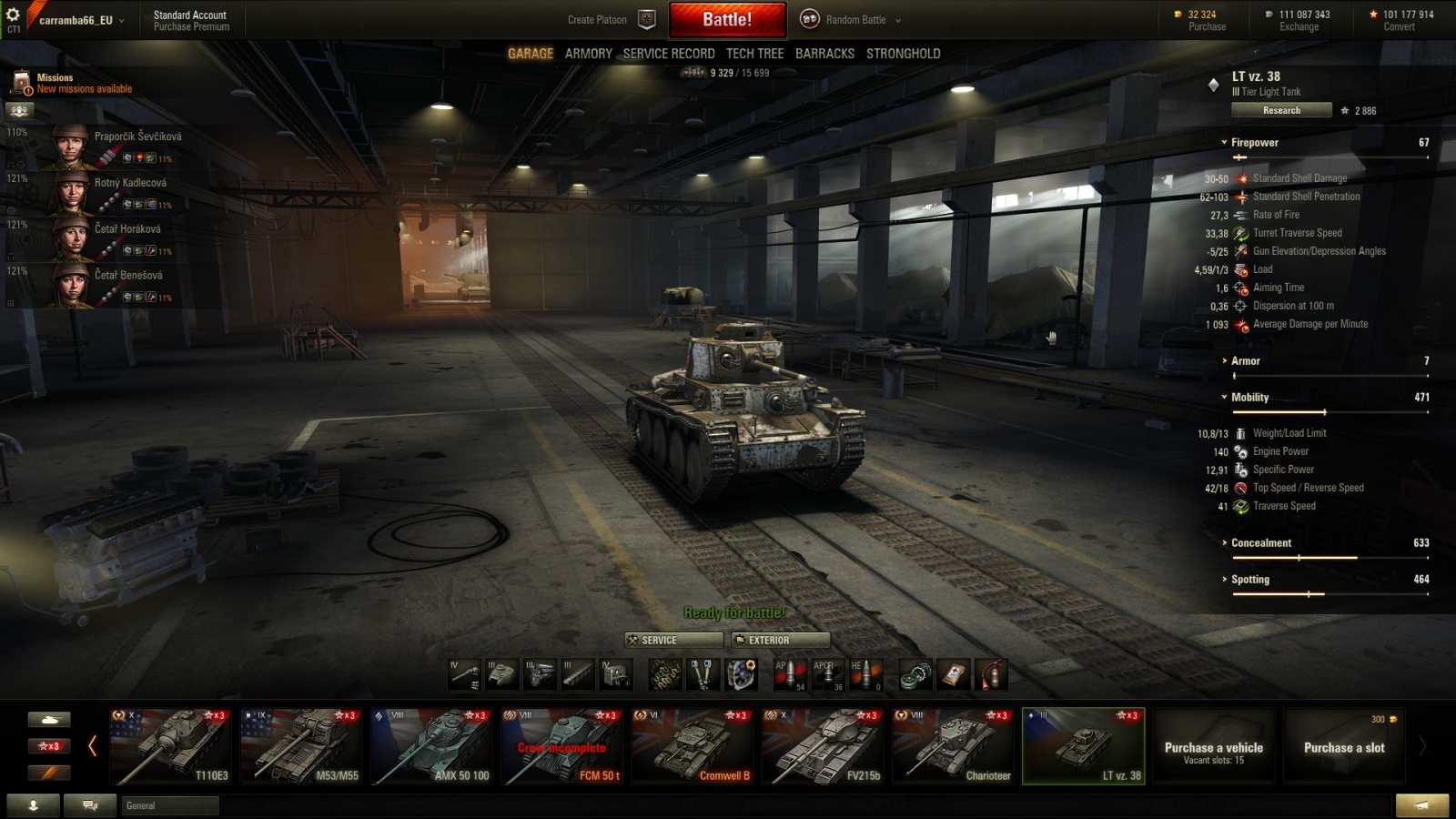Toggle the x3 bonus vehicle filter
Viewport: 1456px width, 819px height.
click(x=49, y=745)
